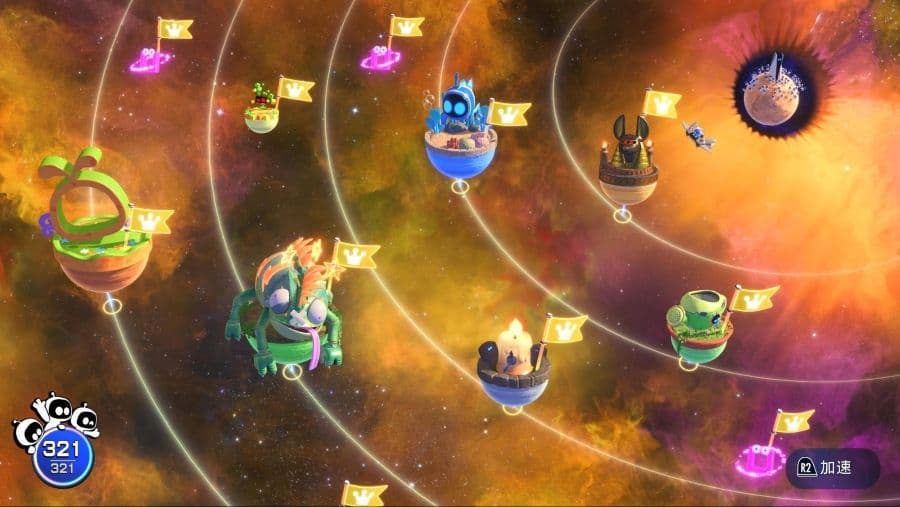Open the dark sandy moon planet
The image size is (900, 507).
pos(781,89)
